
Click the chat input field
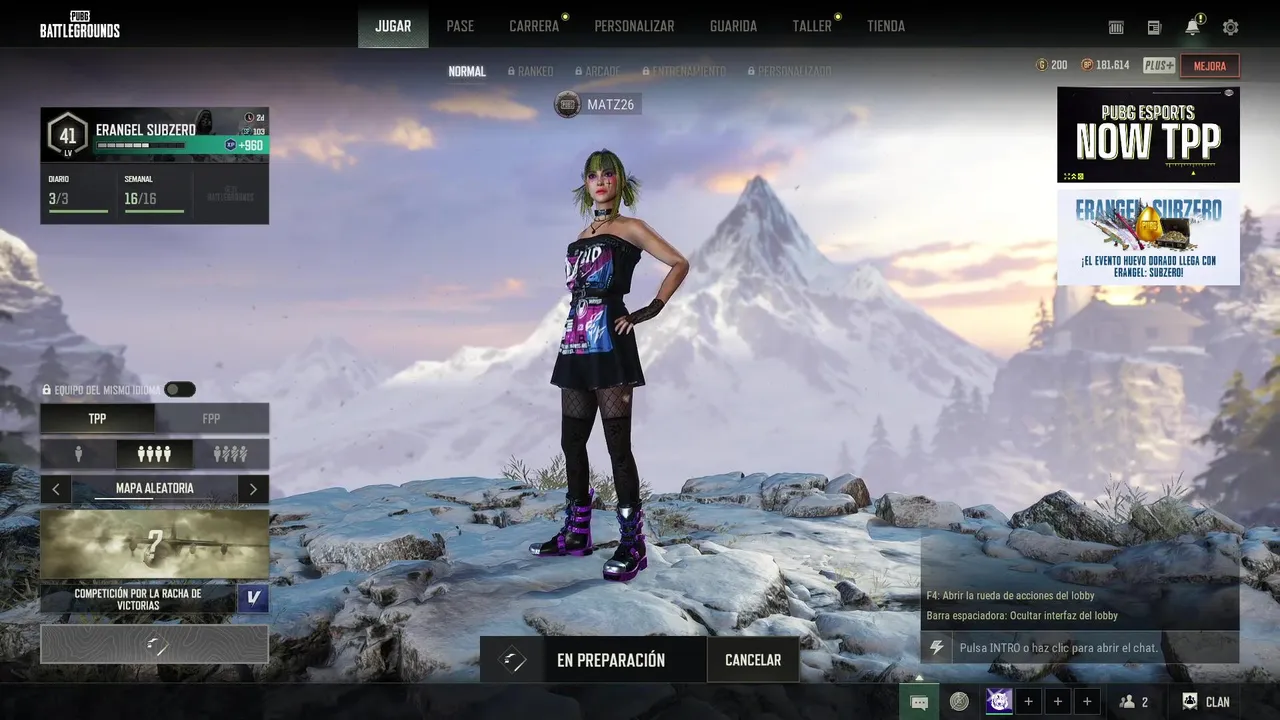(1090, 648)
